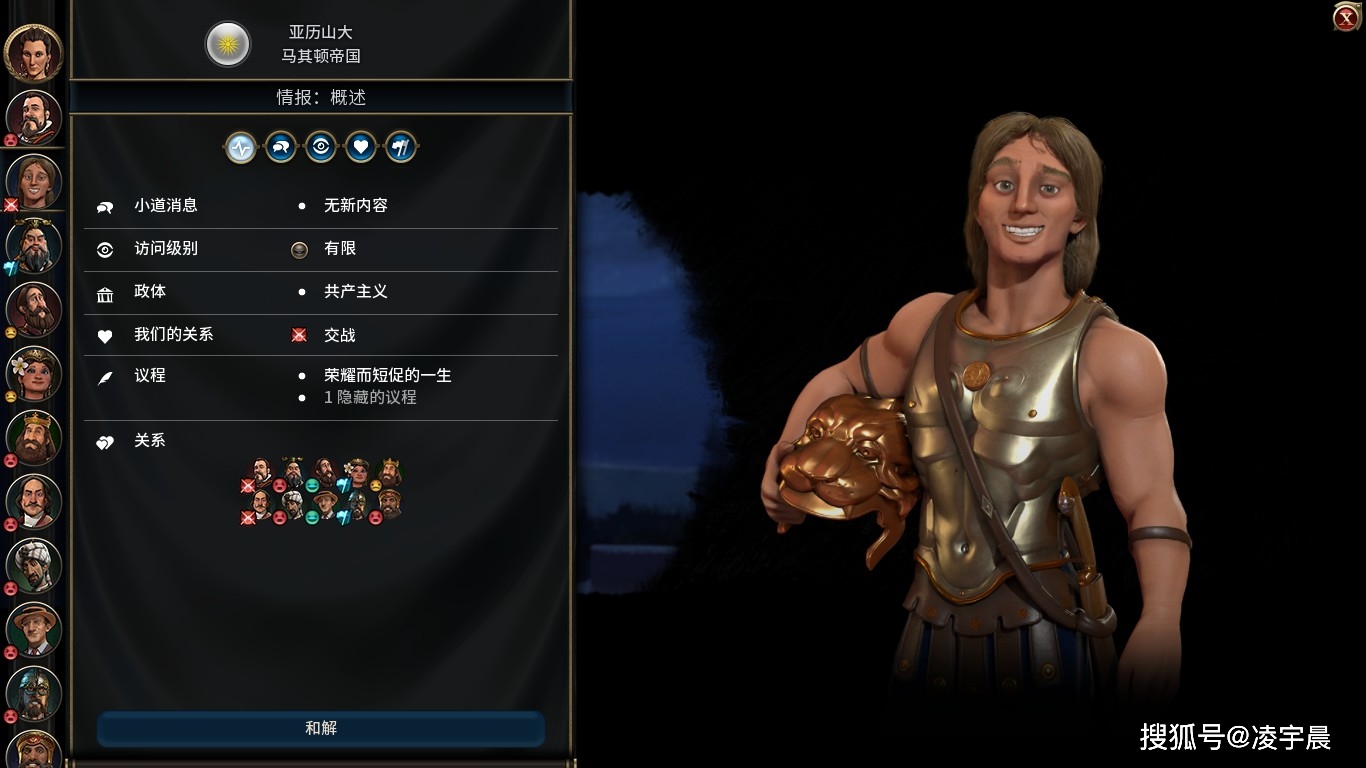
Task: Click the limited access token beside 有限
Action: click(x=299, y=249)
